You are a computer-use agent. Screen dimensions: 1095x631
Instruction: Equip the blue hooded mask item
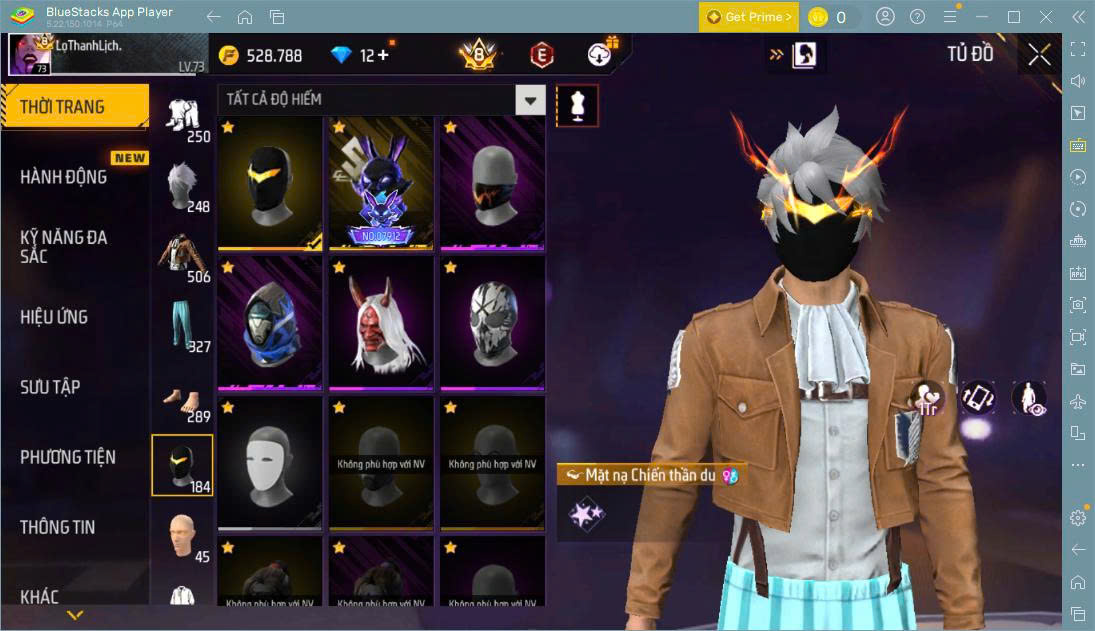click(270, 321)
